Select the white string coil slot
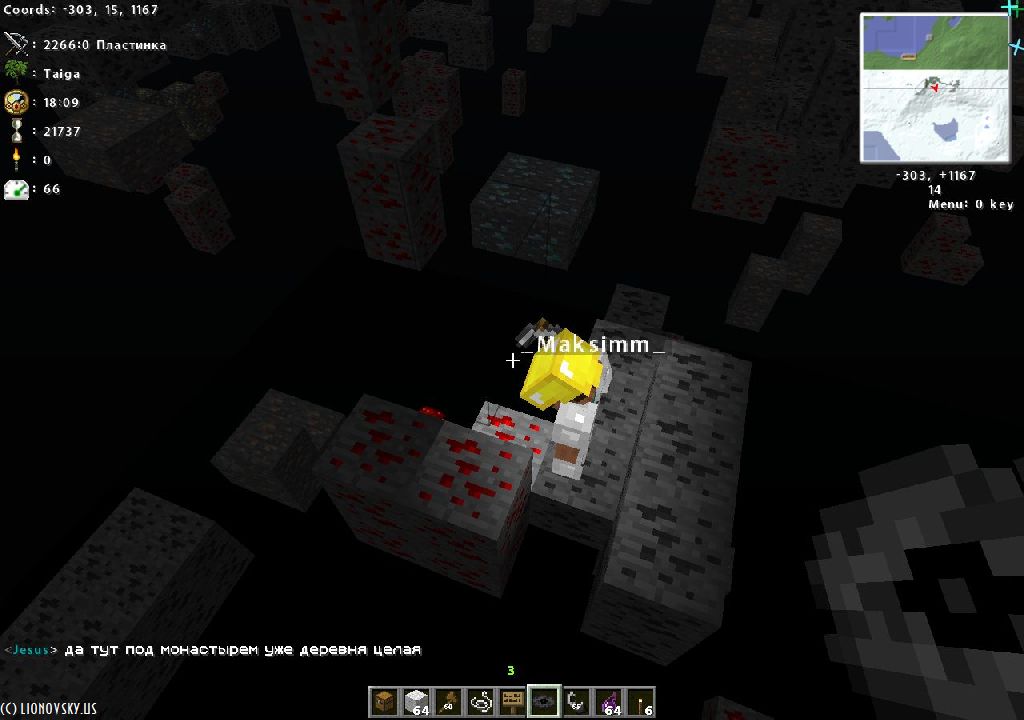The height and width of the screenshot is (720, 1024). [x=480, y=703]
